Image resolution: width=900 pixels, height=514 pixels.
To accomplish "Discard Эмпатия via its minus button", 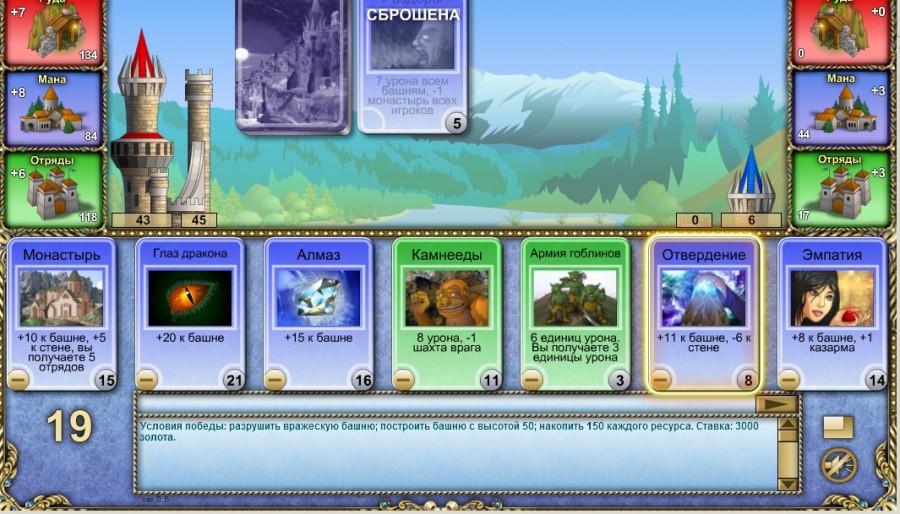I will click(x=789, y=380).
